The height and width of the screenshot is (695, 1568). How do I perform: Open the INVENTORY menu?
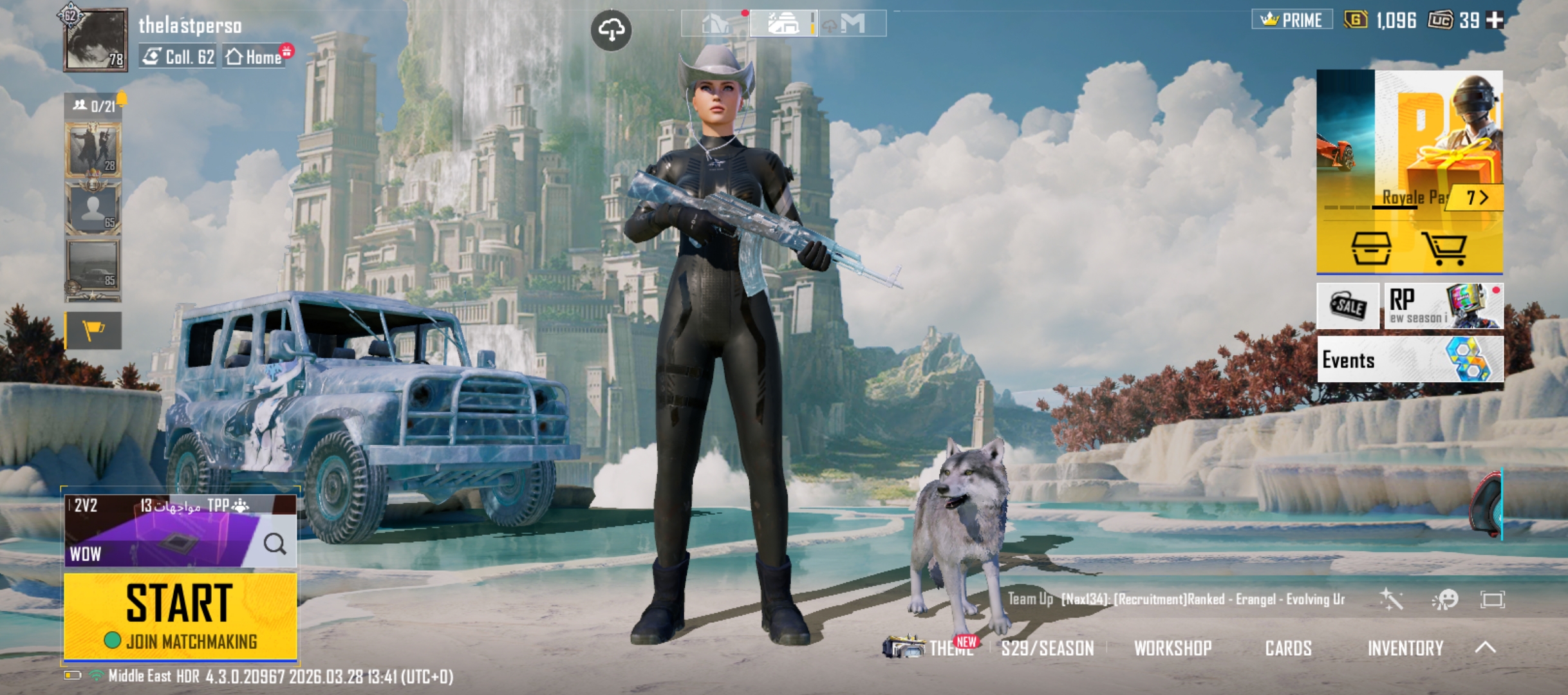click(x=1405, y=648)
